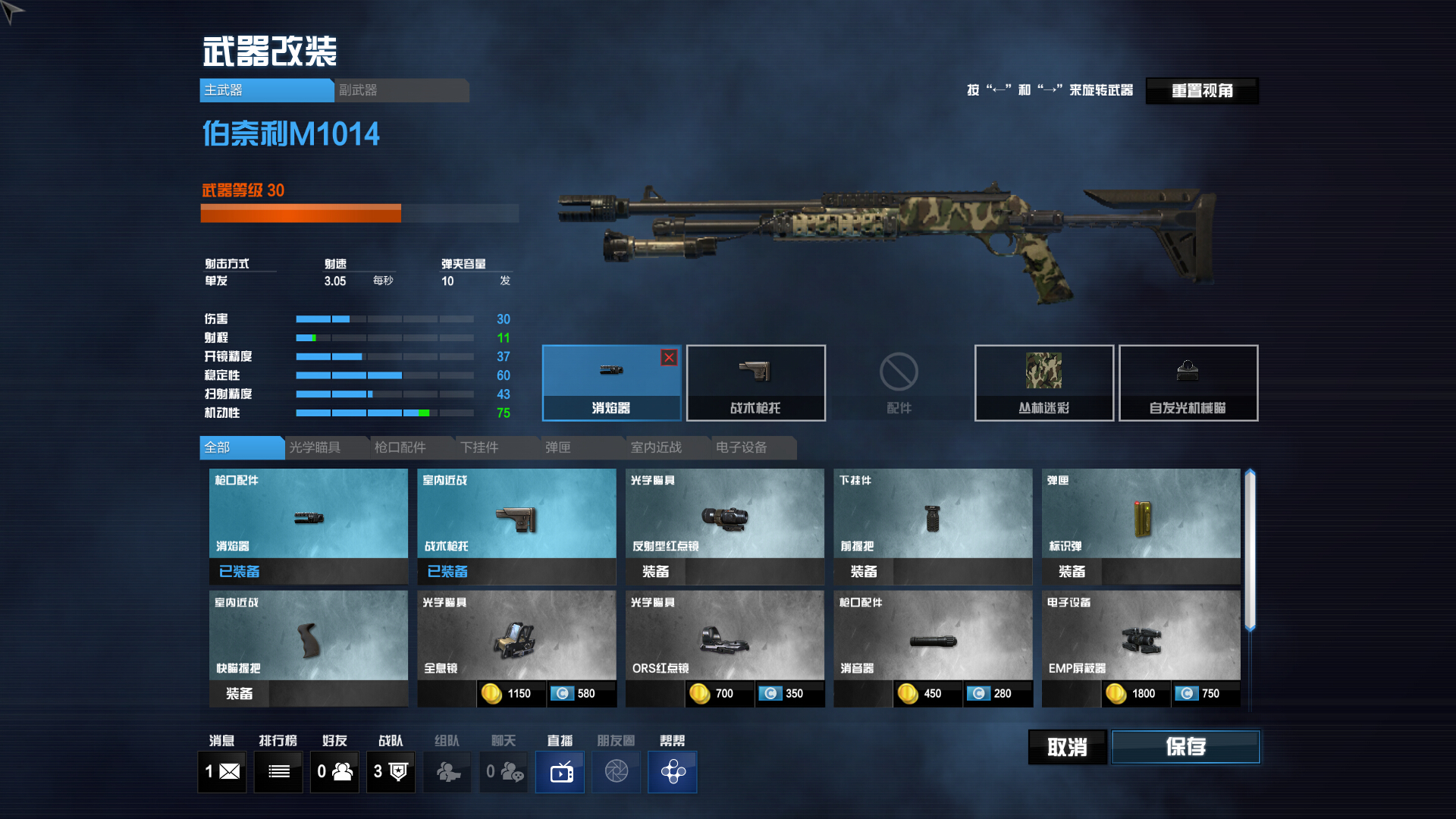The height and width of the screenshot is (819, 1456).
Task: Save the weapon modifications with 保存
Action: [1185, 747]
